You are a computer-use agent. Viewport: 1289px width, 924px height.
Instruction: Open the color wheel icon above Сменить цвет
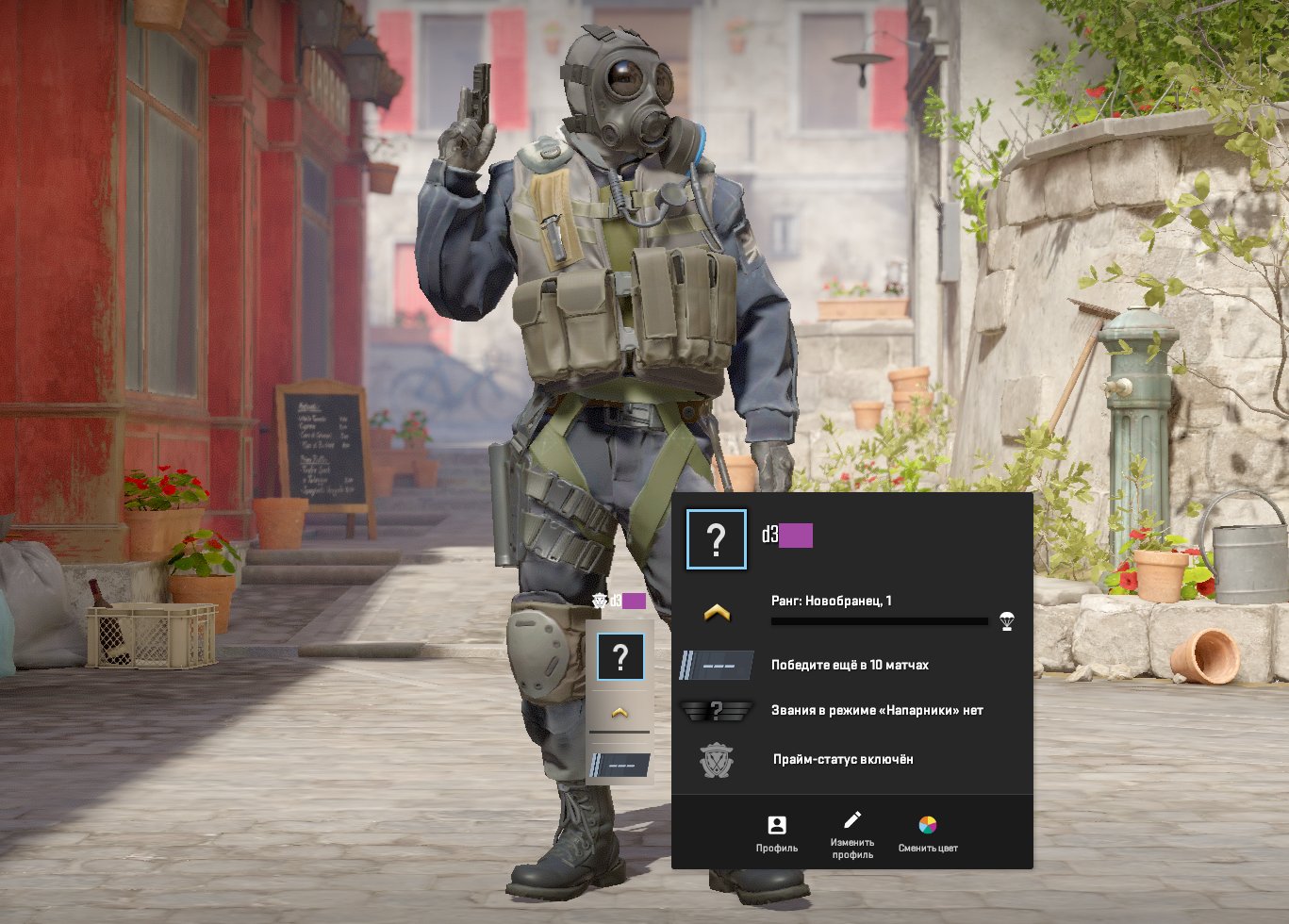click(929, 823)
